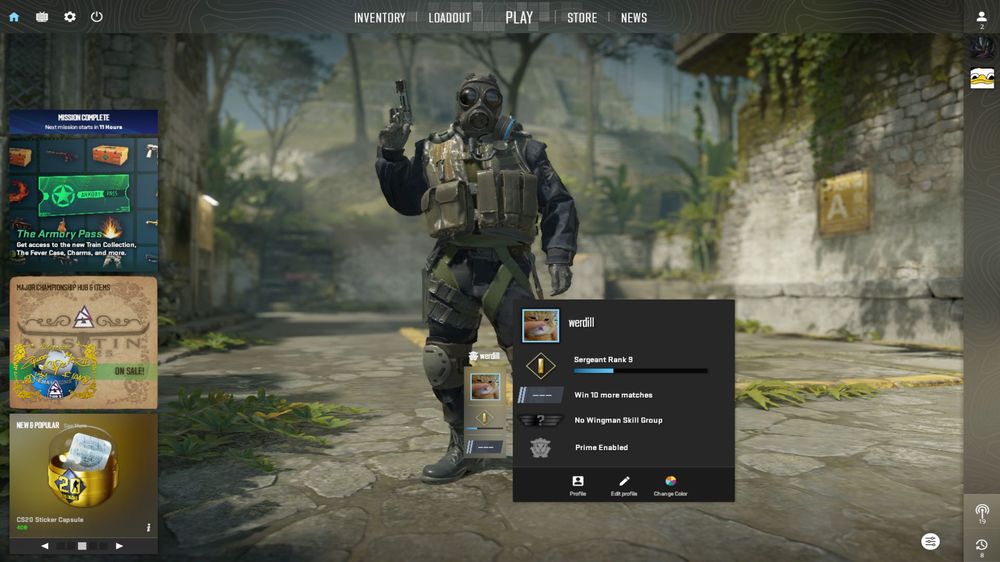
Task: Open the recent players clock icon
Action: [982, 546]
